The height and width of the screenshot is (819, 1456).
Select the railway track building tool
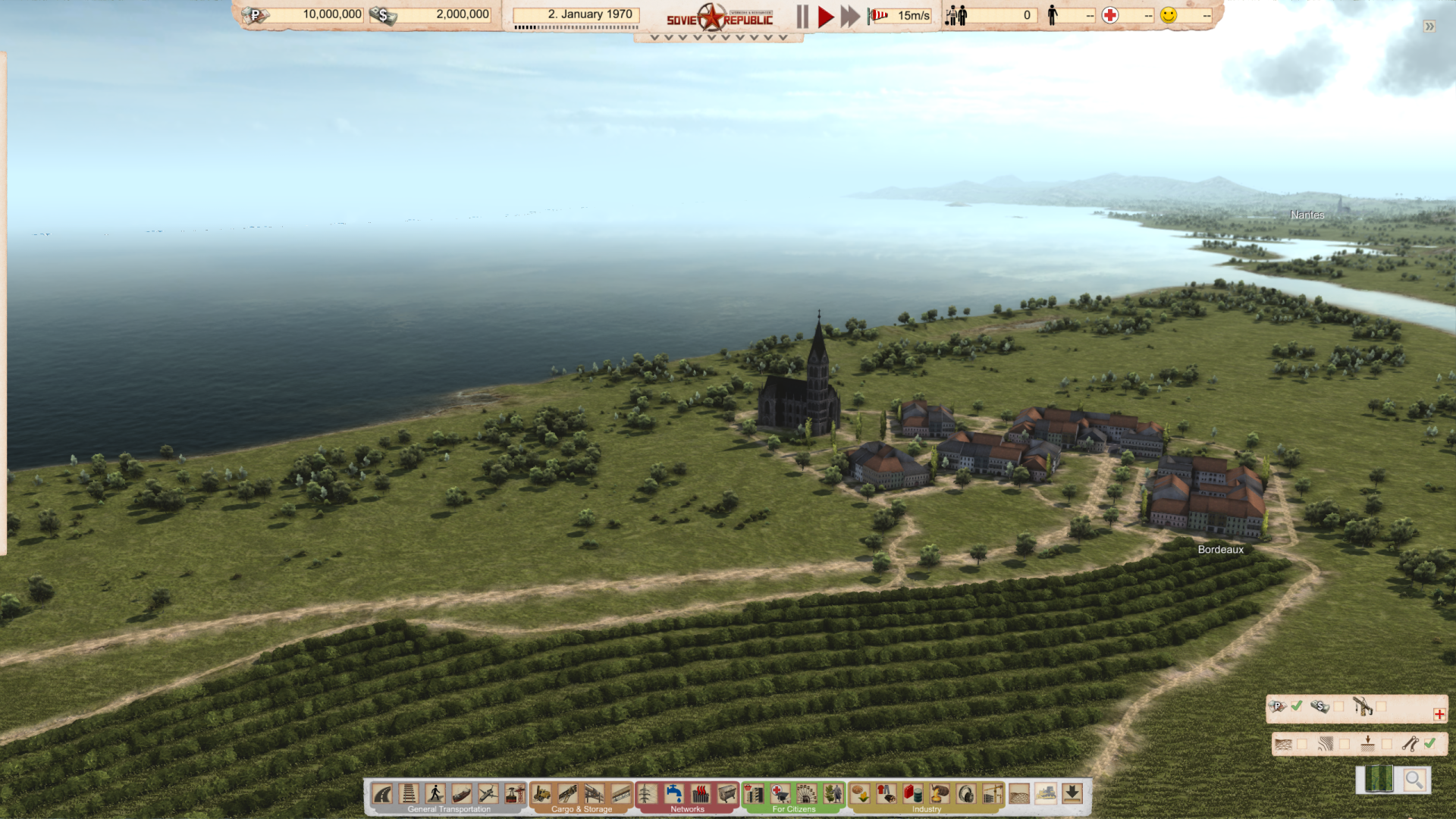click(409, 794)
